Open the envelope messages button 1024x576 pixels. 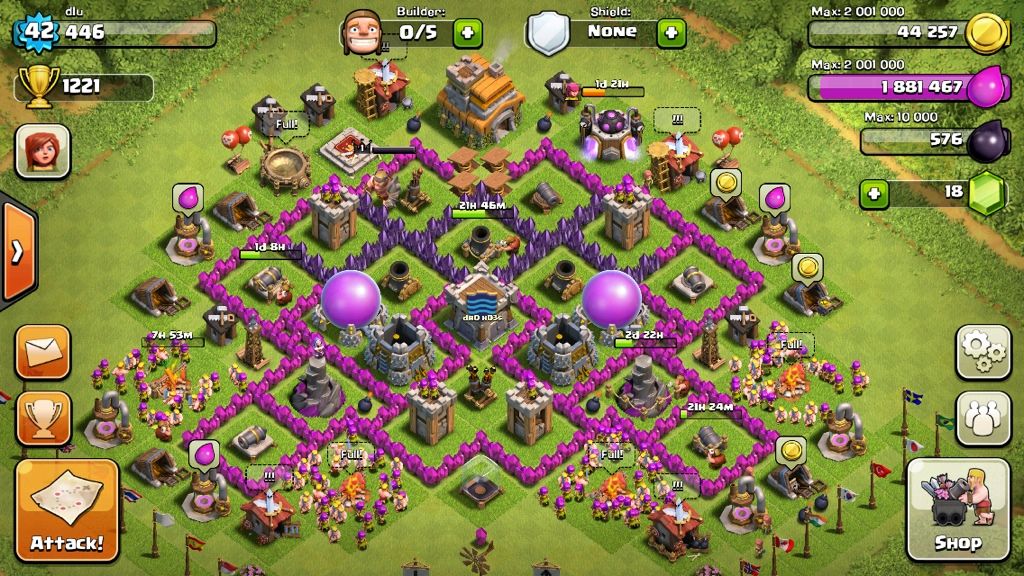pyautogui.click(x=43, y=352)
